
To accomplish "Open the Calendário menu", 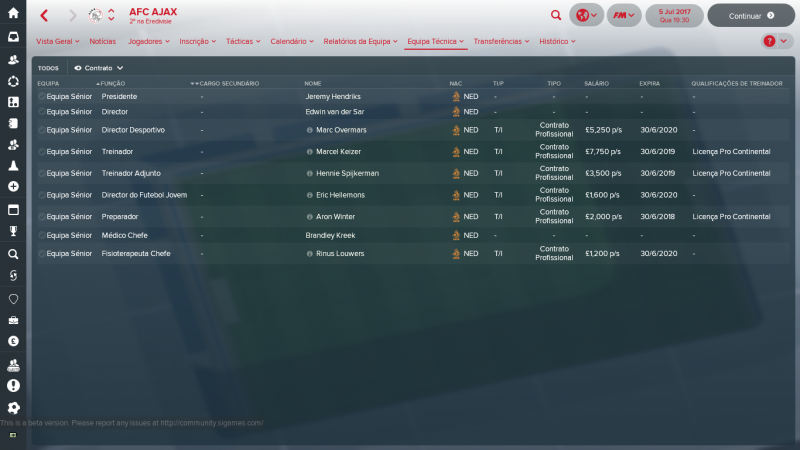I will click(x=292, y=42).
